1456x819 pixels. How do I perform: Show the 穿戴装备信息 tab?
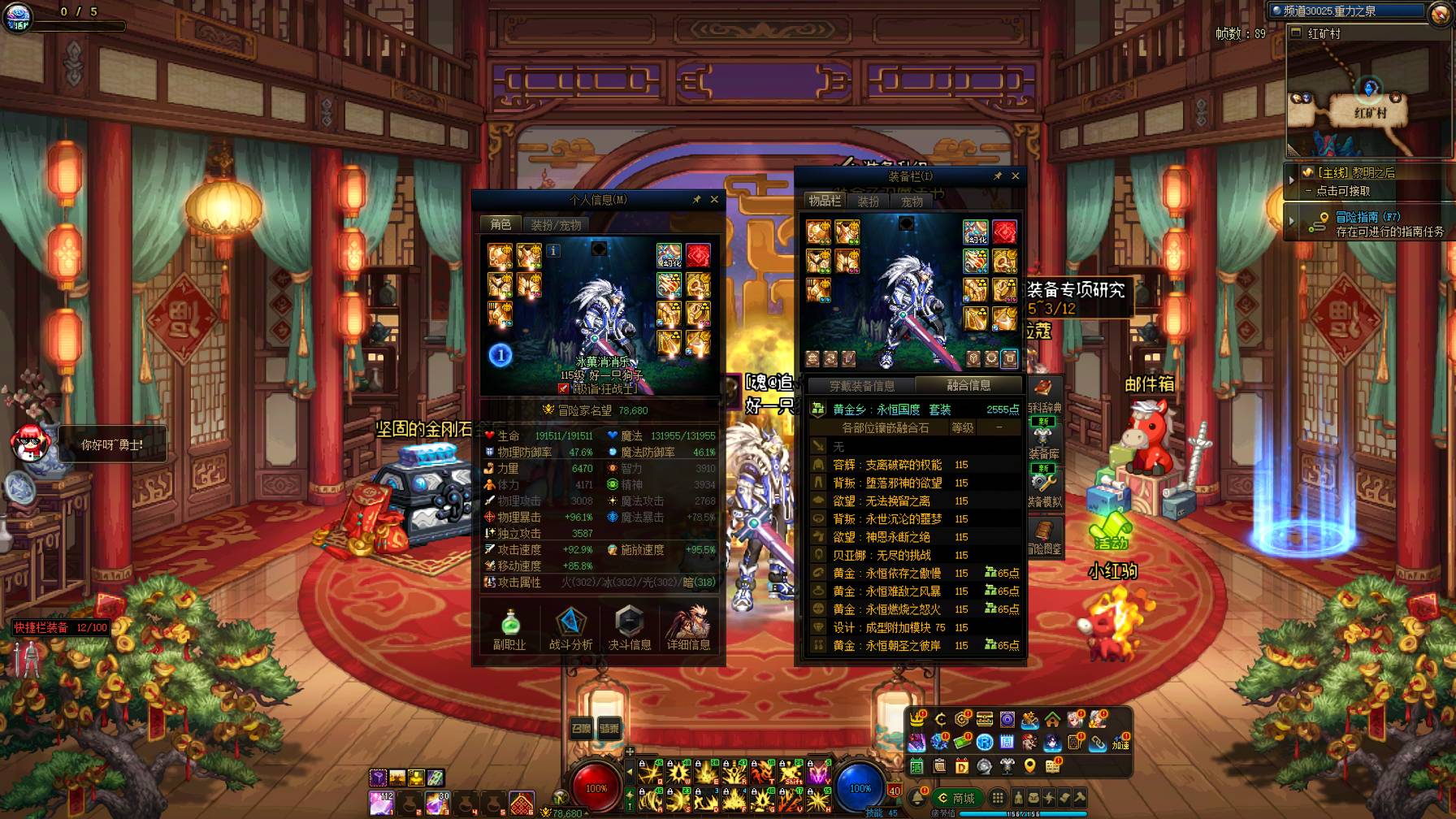pyautogui.click(x=862, y=386)
